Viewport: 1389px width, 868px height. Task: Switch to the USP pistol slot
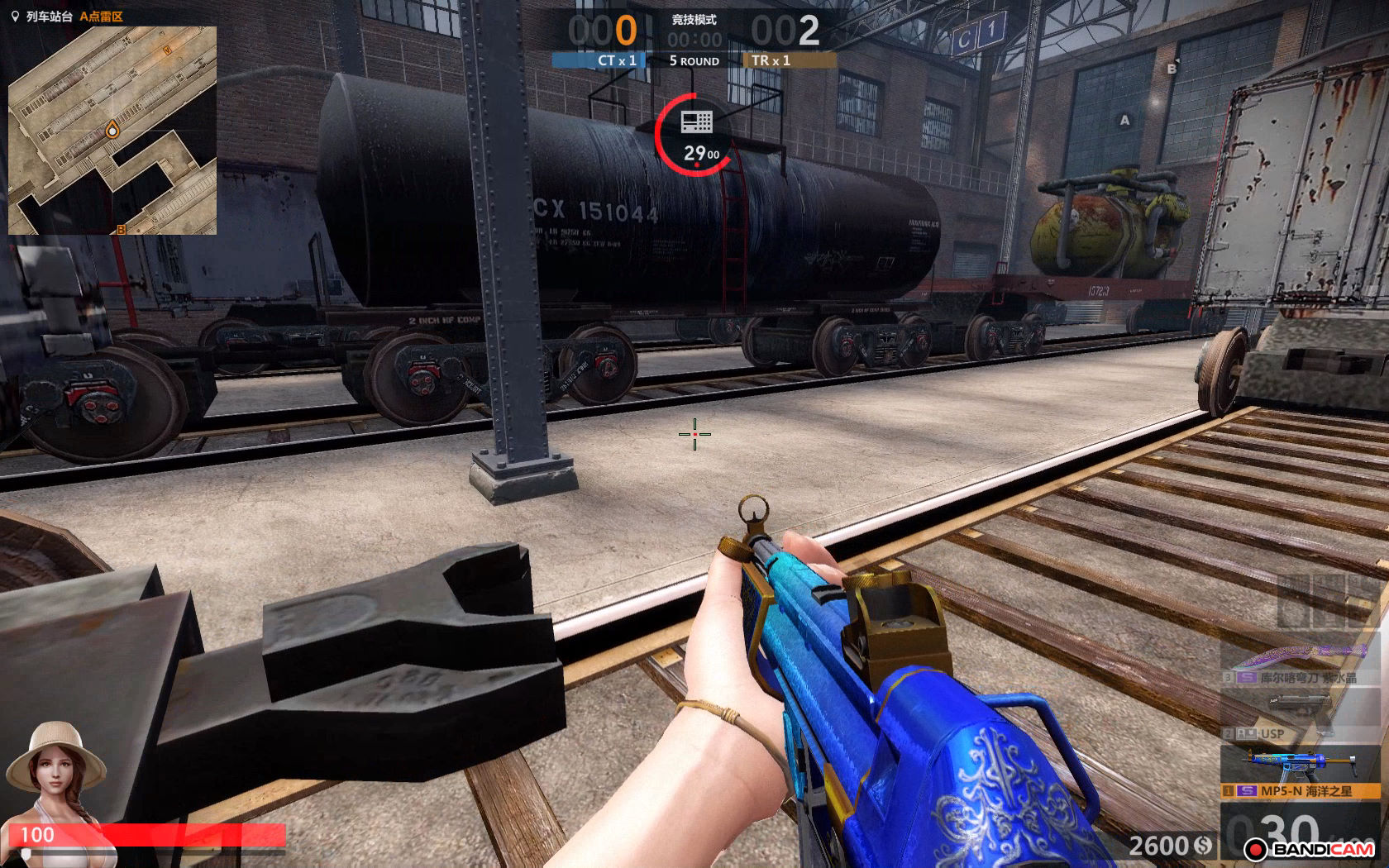tap(1301, 716)
